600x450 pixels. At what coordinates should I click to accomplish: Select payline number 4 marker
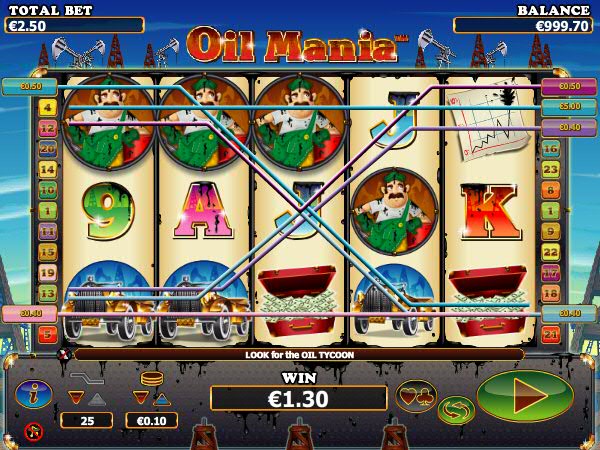tap(47, 107)
